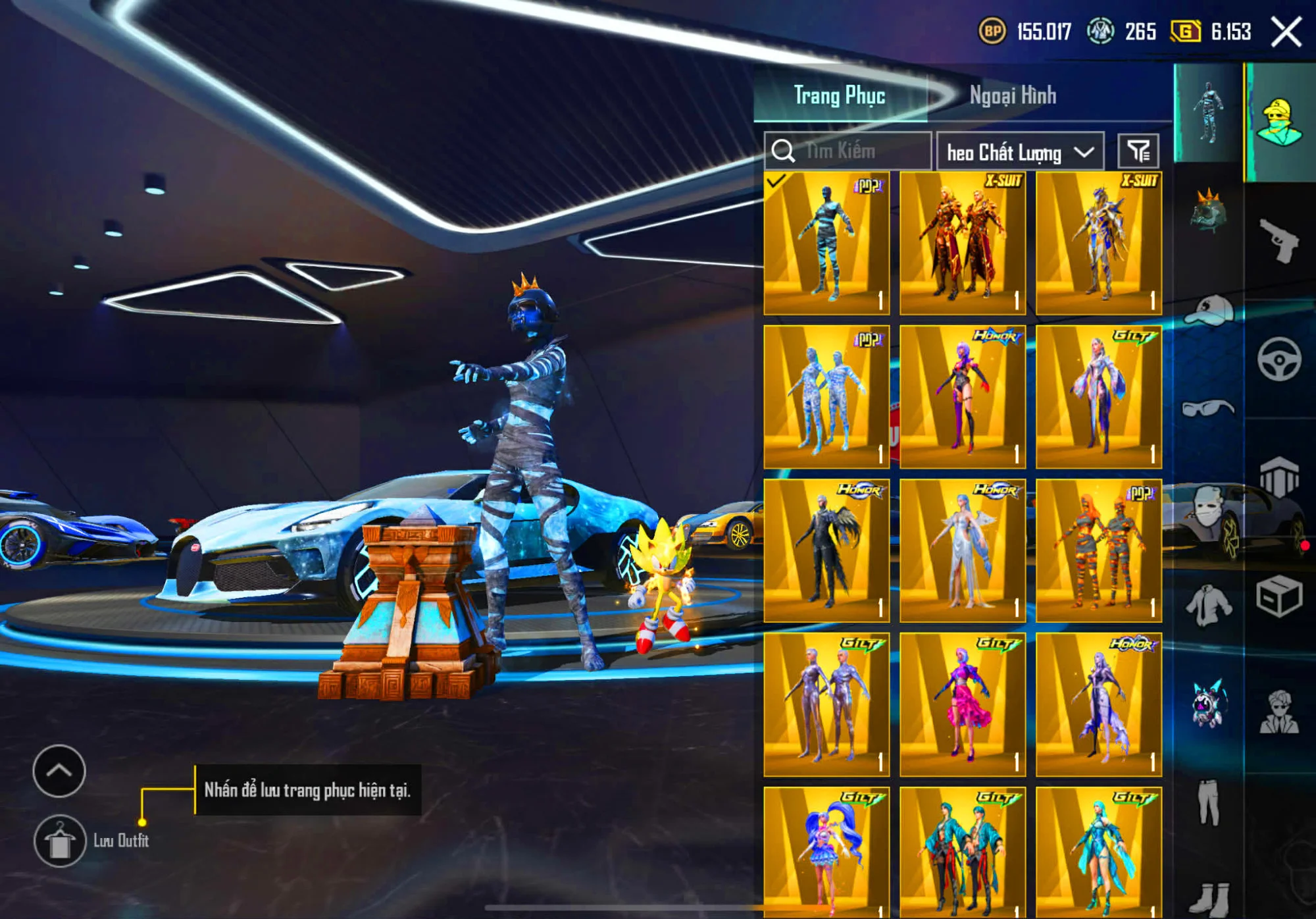Open the steering wheel vehicles category
1316x919 pixels.
pos(1278,359)
